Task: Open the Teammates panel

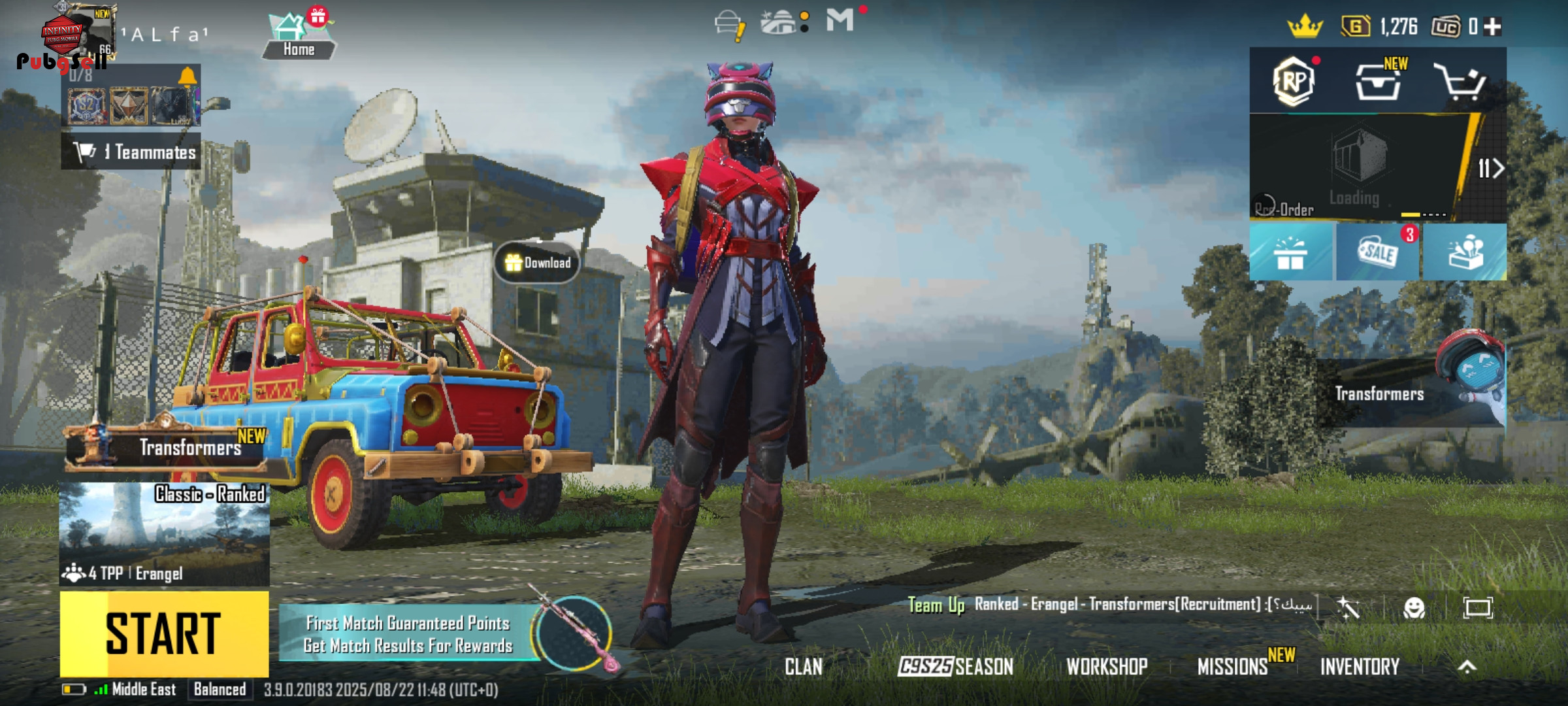Action: click(x=131, y=152)
